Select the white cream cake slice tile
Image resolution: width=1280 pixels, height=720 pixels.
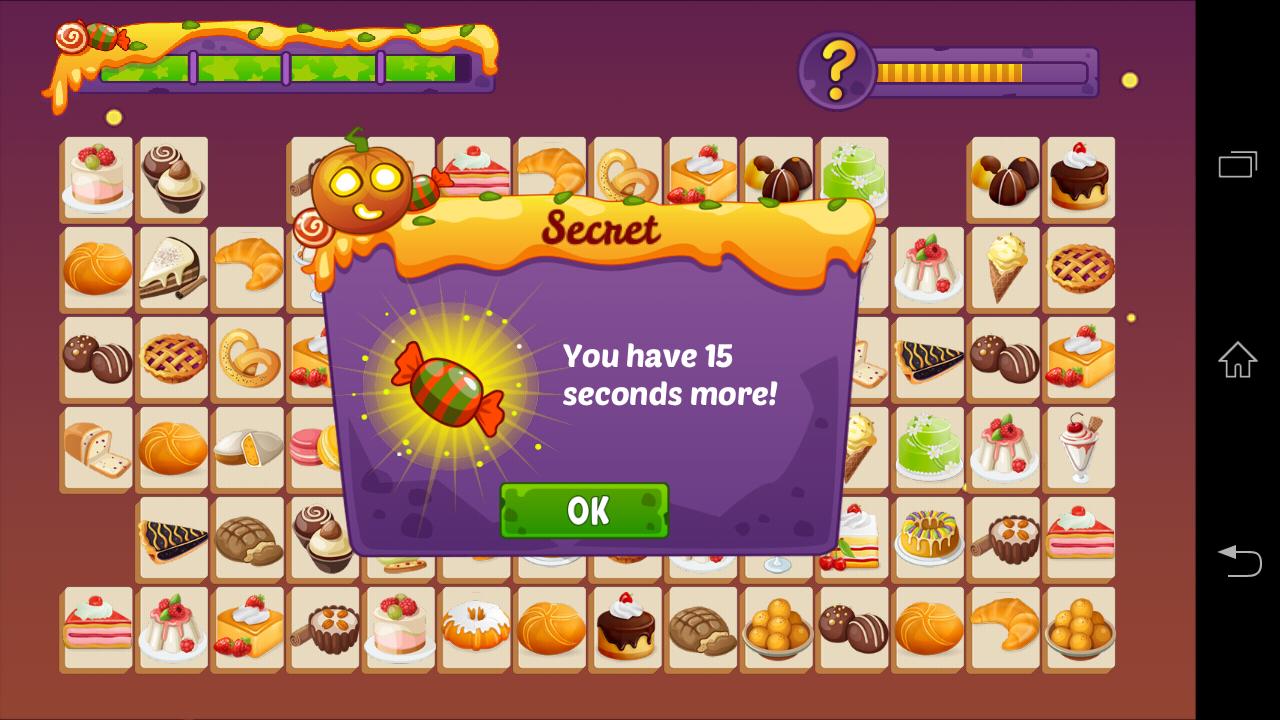pyautogui.click(x=172, y=268)
